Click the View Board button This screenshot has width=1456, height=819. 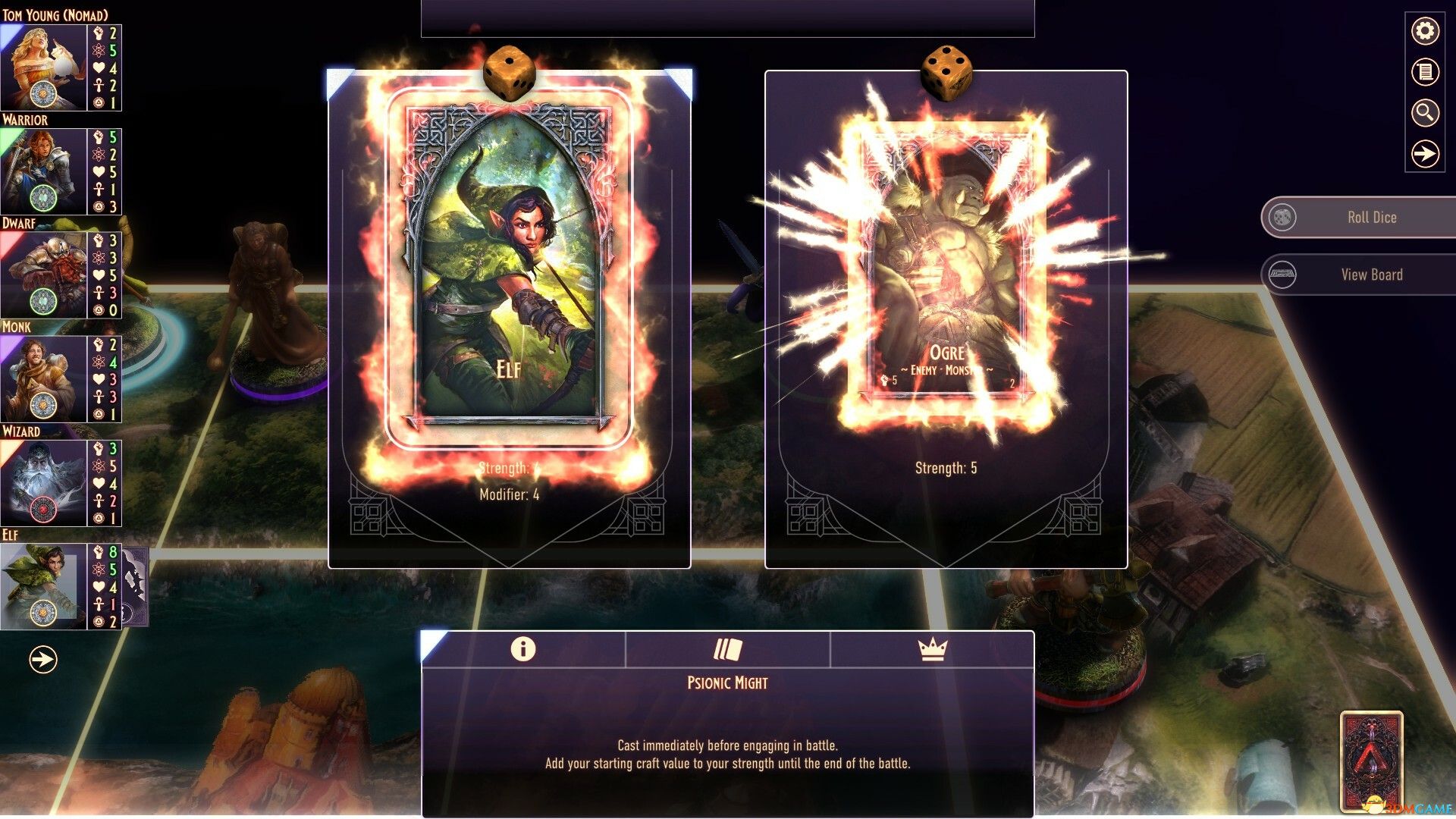pyautogui.click(x=1357, y=275)
